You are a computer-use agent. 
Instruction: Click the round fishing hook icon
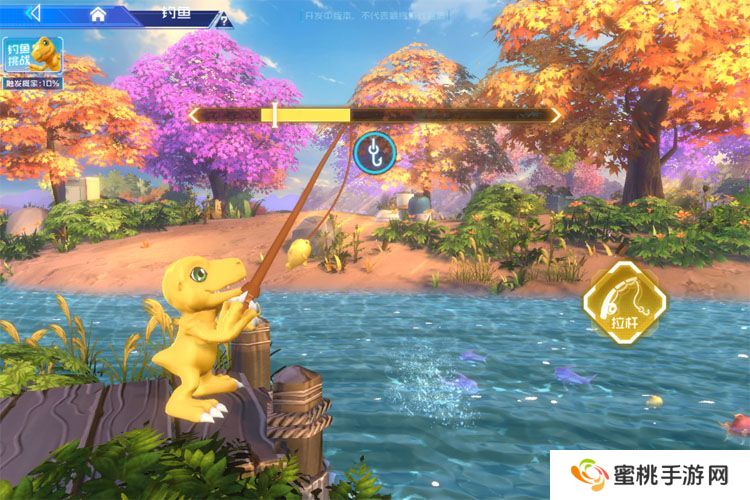(375, 152)
